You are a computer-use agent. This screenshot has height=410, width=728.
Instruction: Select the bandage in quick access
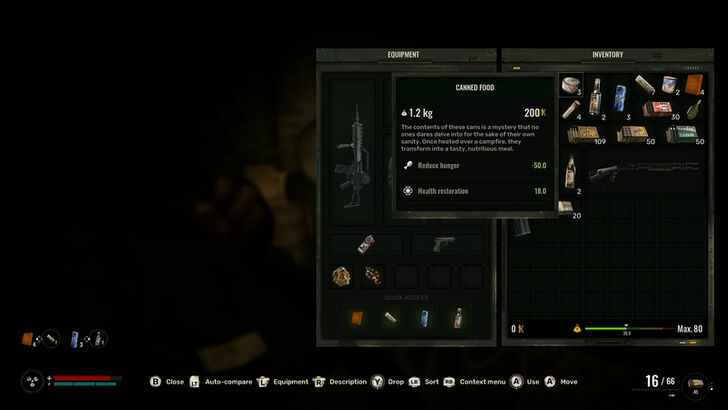point(389,318)
